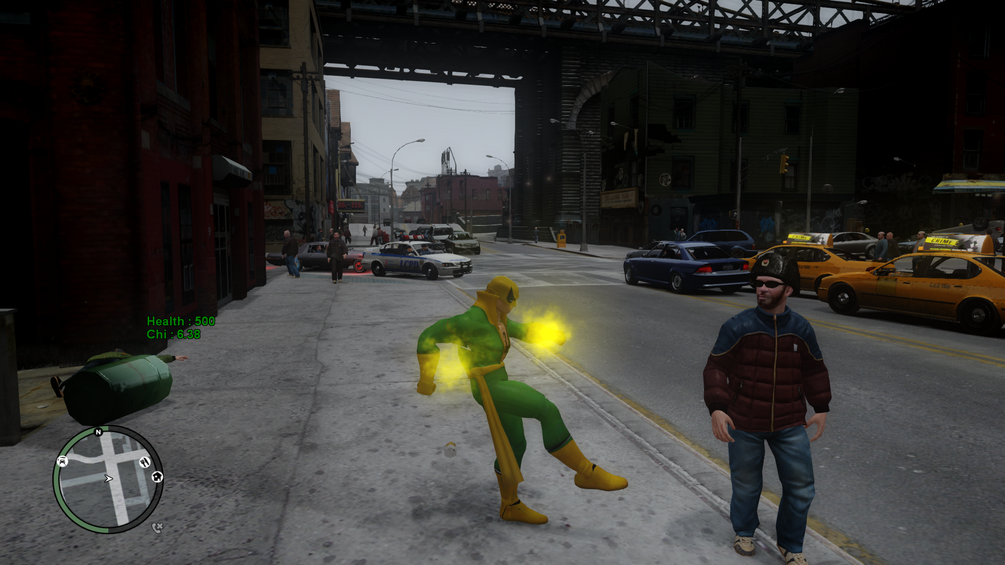The width and height of the screenshot is (1005, 565).
Task: Select the restaurant fork-and-knife blip
Action: (144, 462)
